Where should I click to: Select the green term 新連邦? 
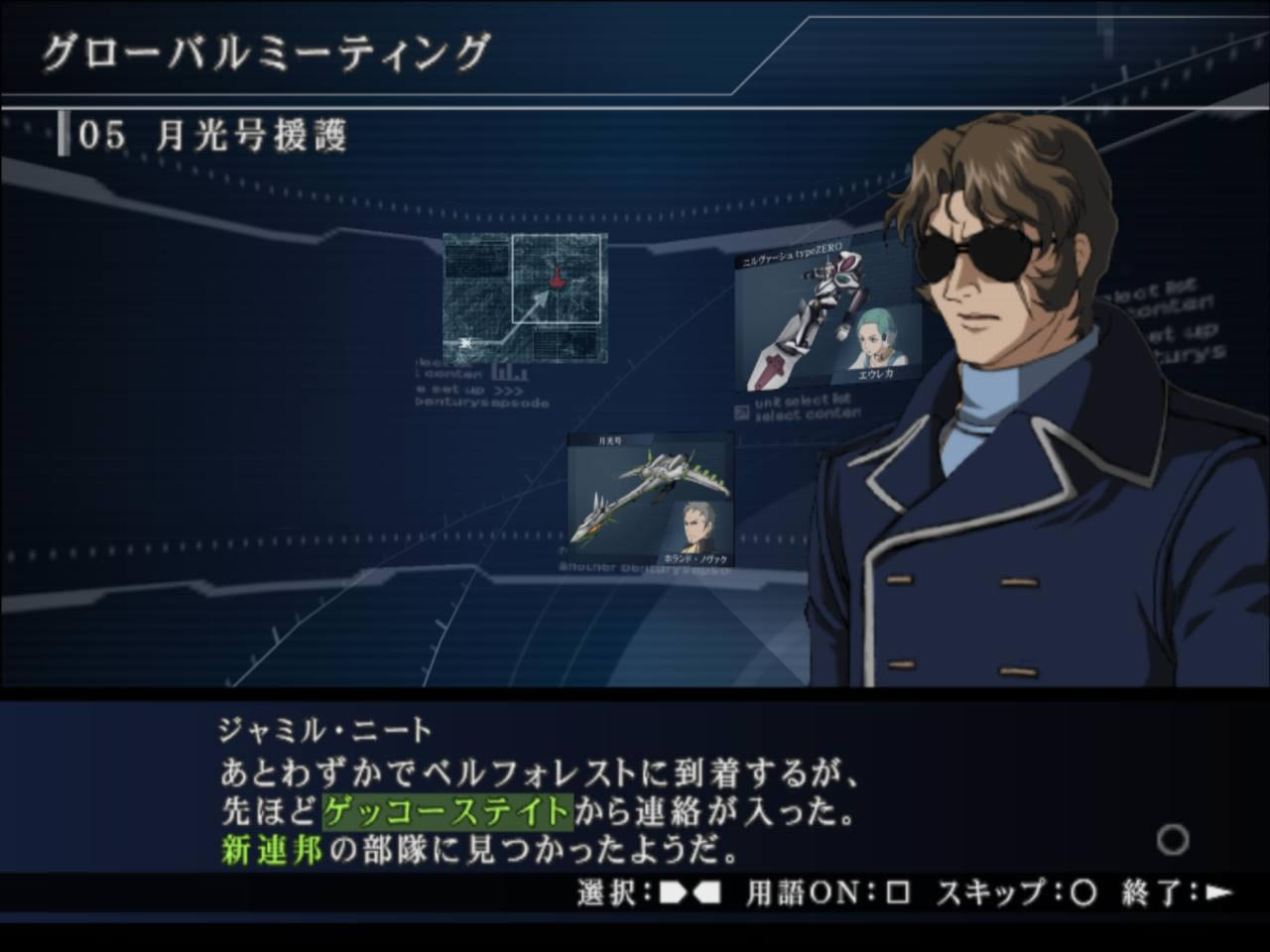[x=271, y=850]
